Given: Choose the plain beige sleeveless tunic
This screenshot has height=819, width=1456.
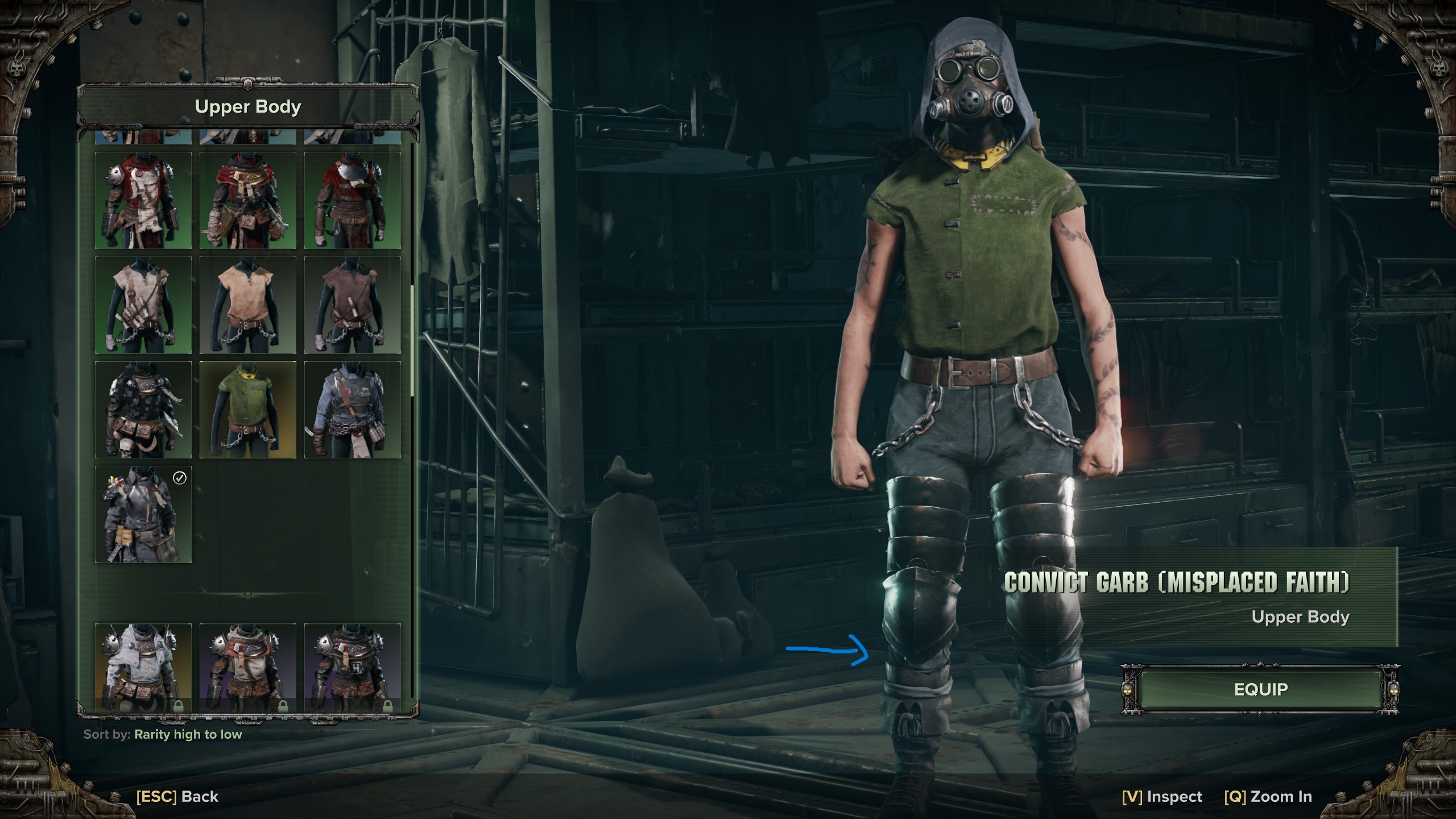Looking at the screenshot, I should pyautogui.click(x=248, y=305).
